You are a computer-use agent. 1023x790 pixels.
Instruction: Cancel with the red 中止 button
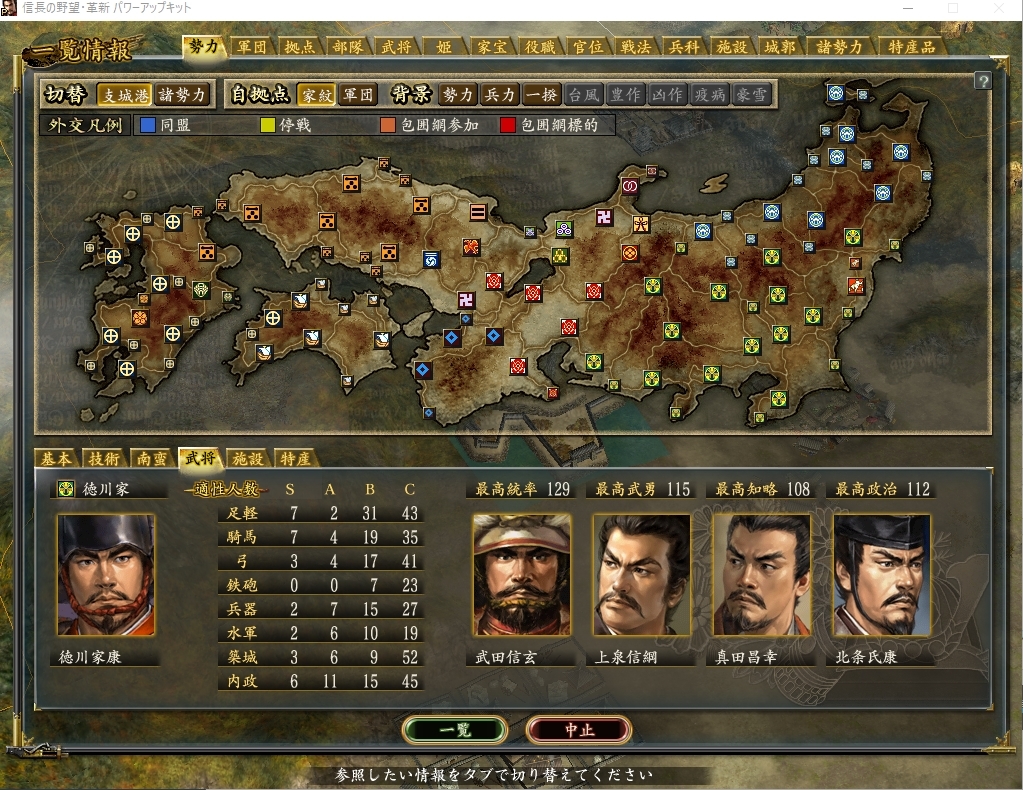click(579, 730)
